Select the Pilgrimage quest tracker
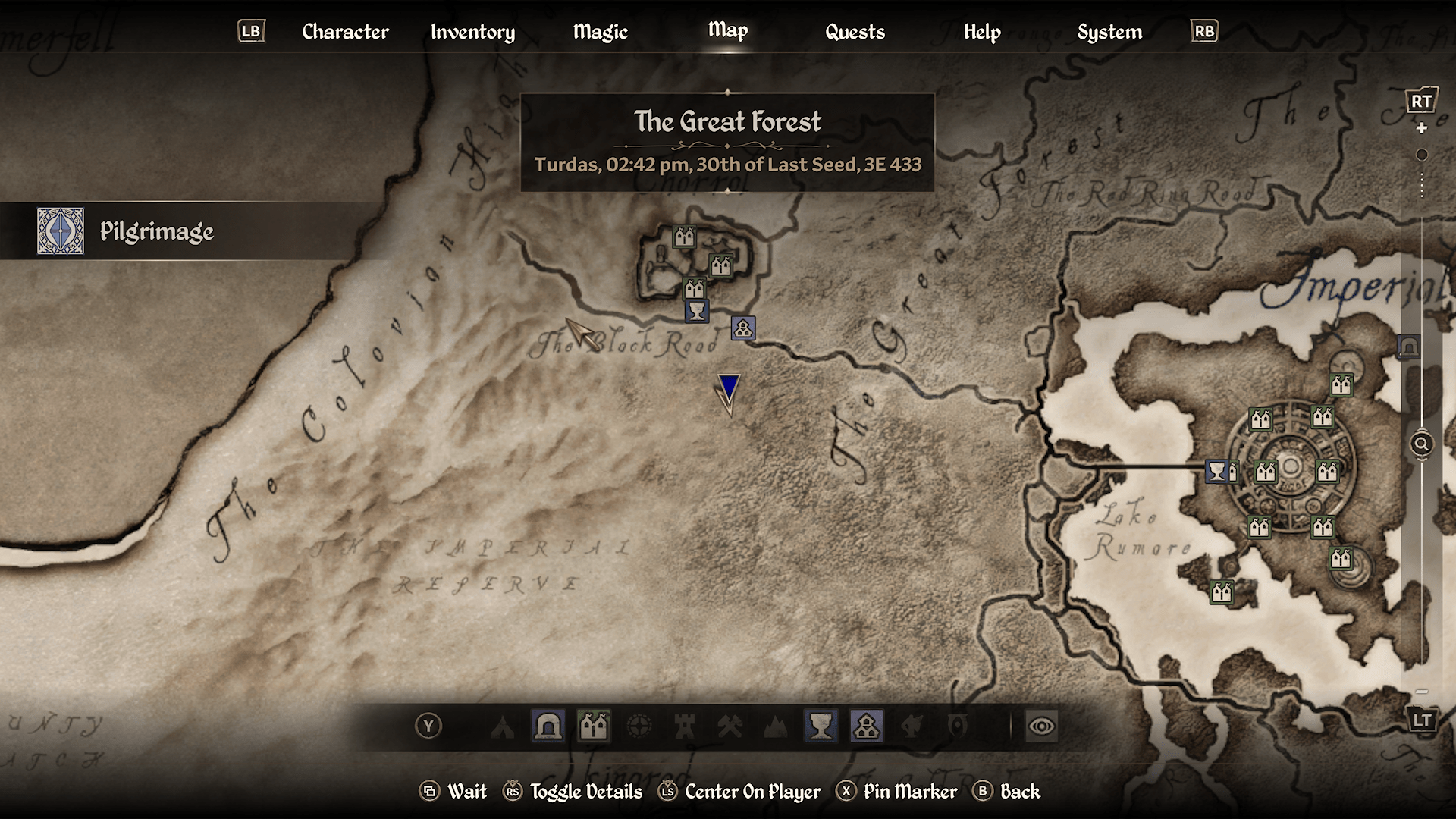The width and height of the screenshot is (1456, 819). (x=155, y=231)
